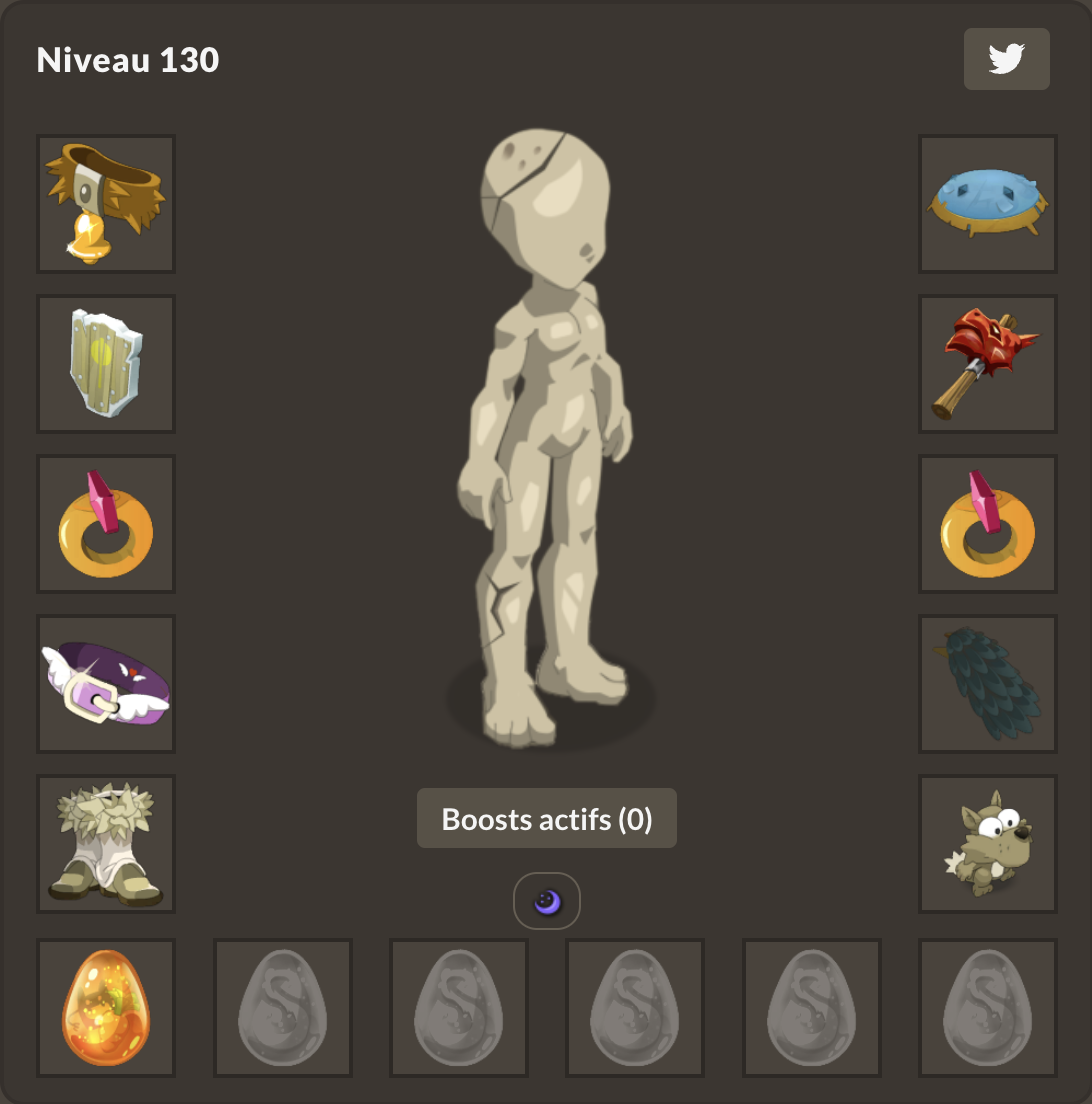Screen dimensions: 1092x1104
Task: Select the orange Dofus egg slot
Action: [106, 1008]
